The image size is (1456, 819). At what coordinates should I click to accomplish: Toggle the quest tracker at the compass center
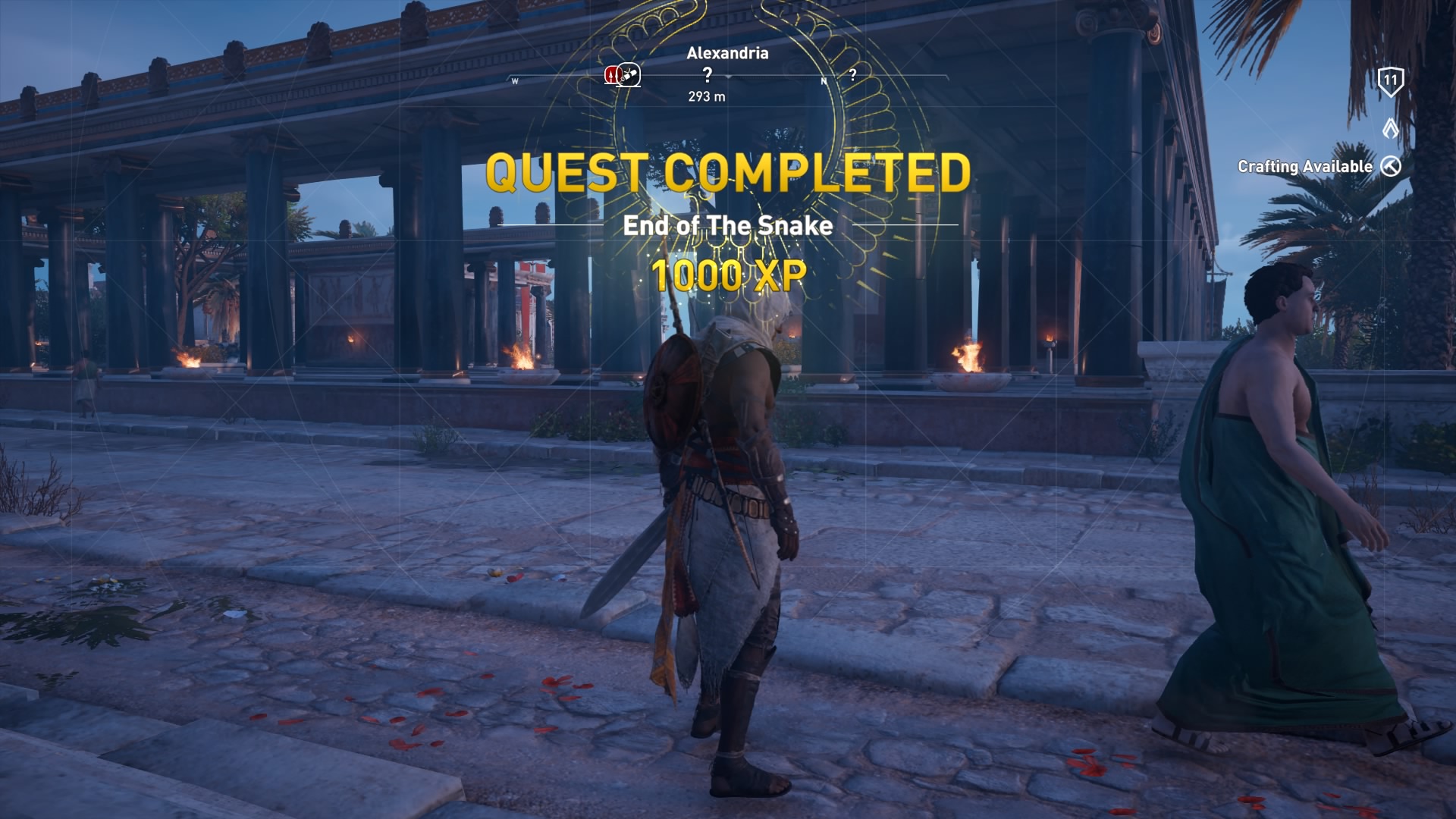[728, 76]
